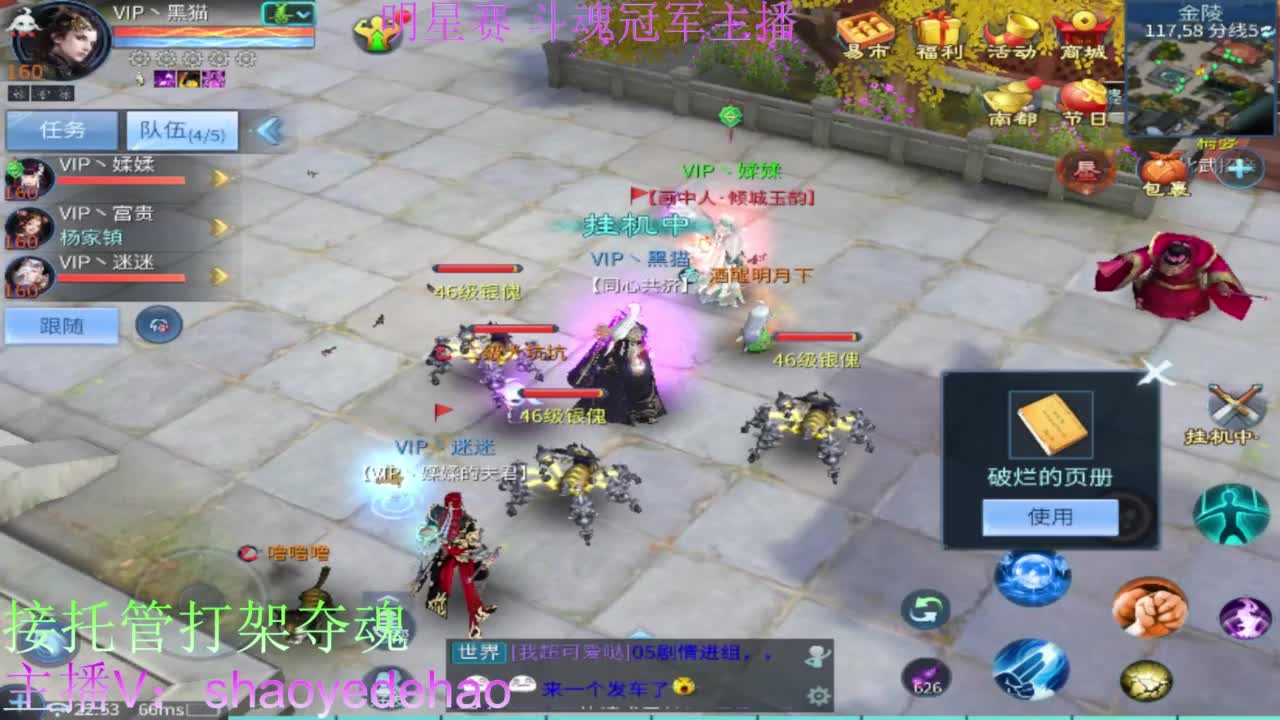Toggle follow mode with the 跟随 button

[60, 326]
